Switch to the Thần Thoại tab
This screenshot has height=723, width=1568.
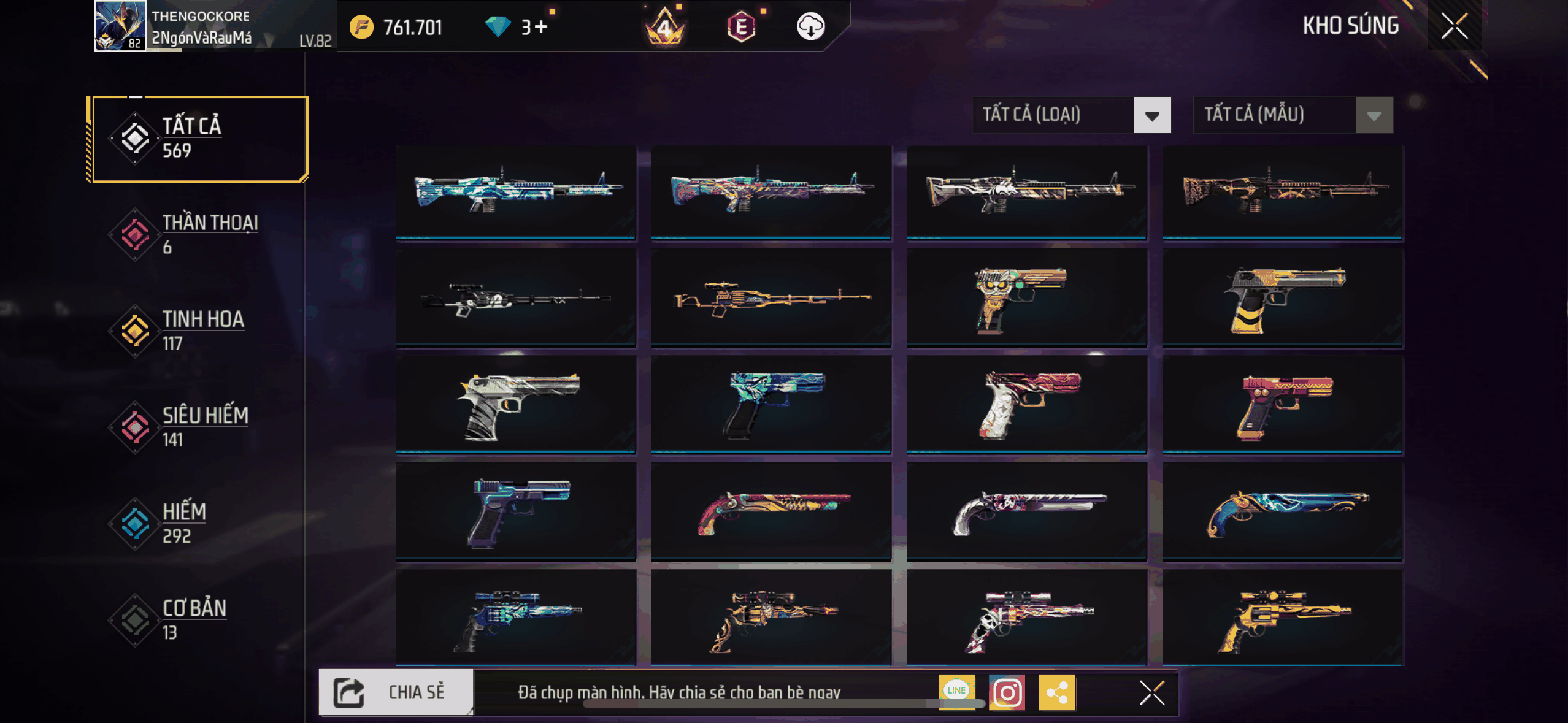(196, 234)
